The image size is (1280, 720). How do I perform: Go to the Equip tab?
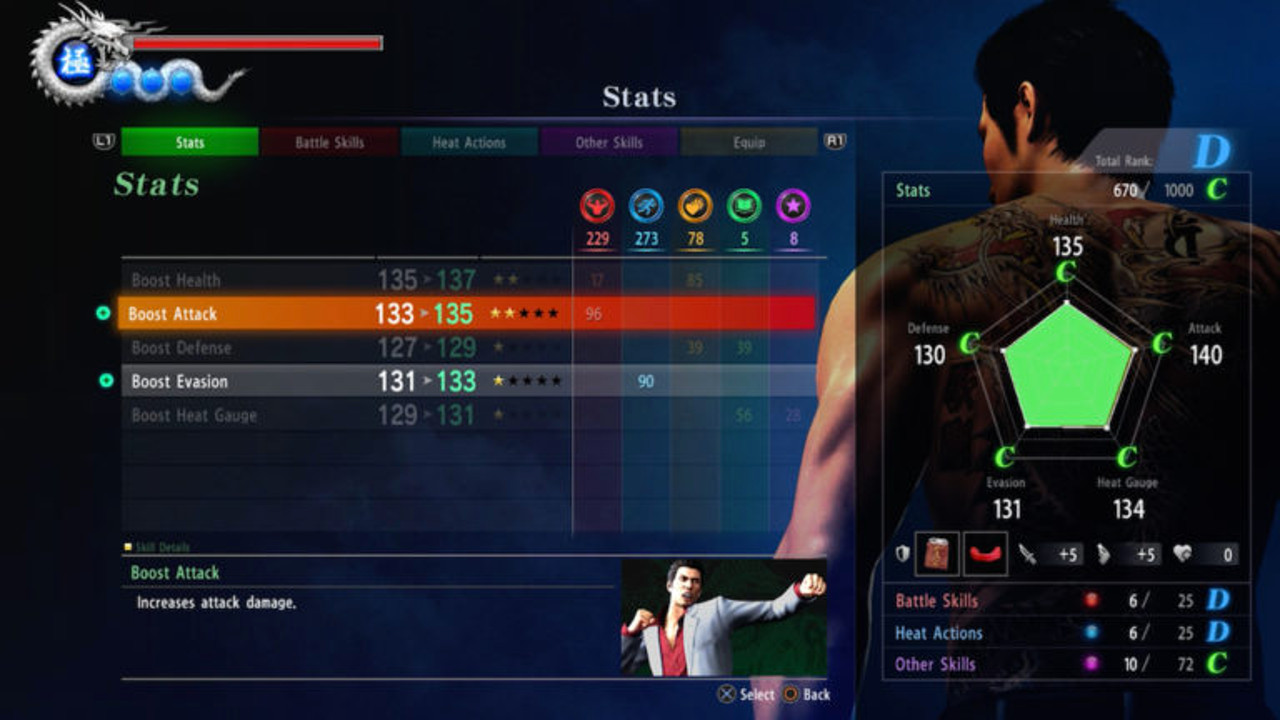[748, 142]
